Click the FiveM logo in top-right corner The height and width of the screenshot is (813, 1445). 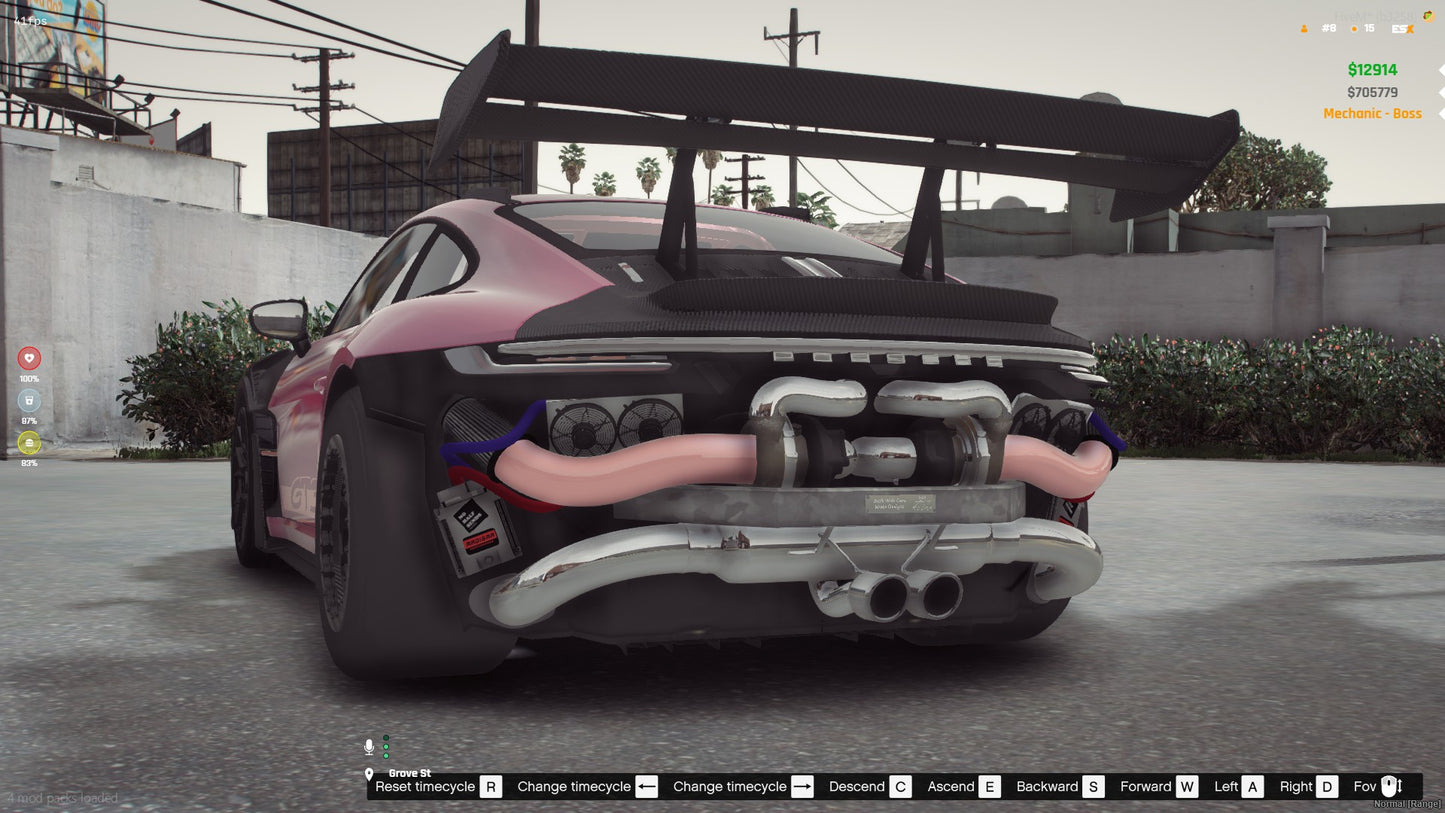pos(1428,16)
